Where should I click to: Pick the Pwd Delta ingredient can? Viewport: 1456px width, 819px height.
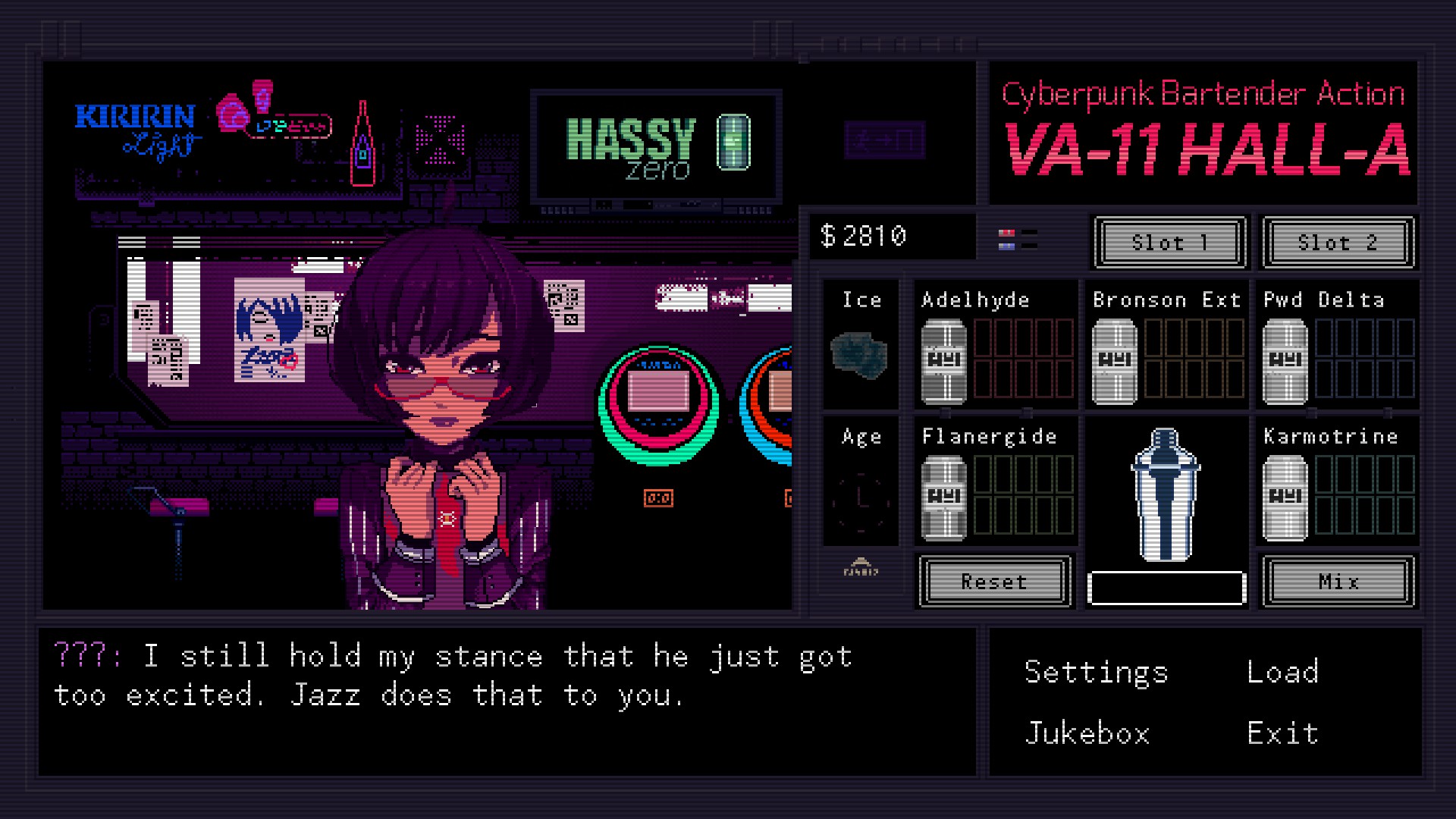[1285, 361]
